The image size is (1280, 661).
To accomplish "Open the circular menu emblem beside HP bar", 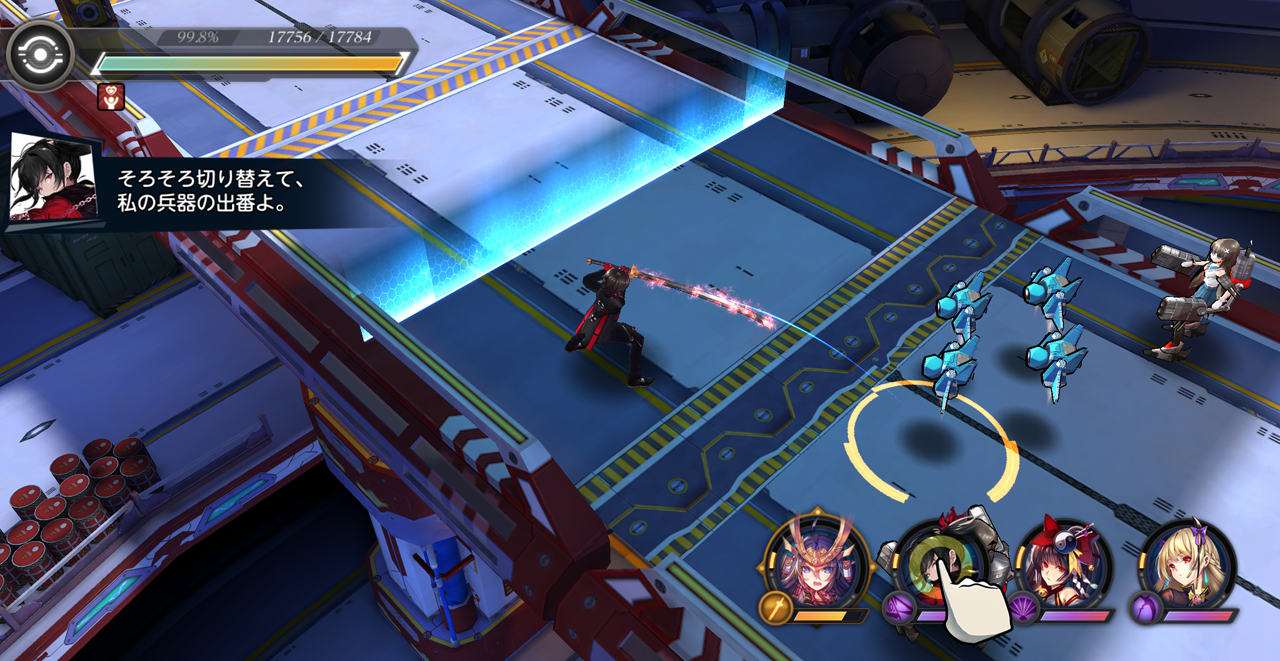I will pyautogui.click(x=40, y=55).
